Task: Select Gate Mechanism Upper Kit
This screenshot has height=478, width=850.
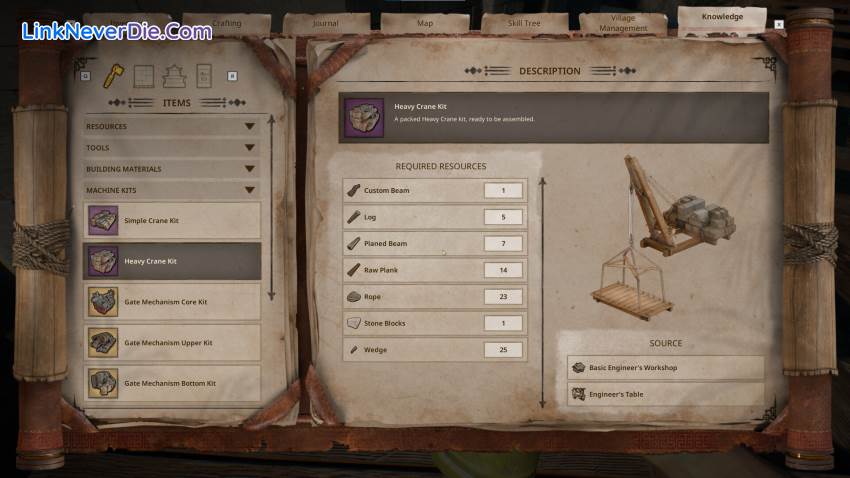Action: coord(172,343)
